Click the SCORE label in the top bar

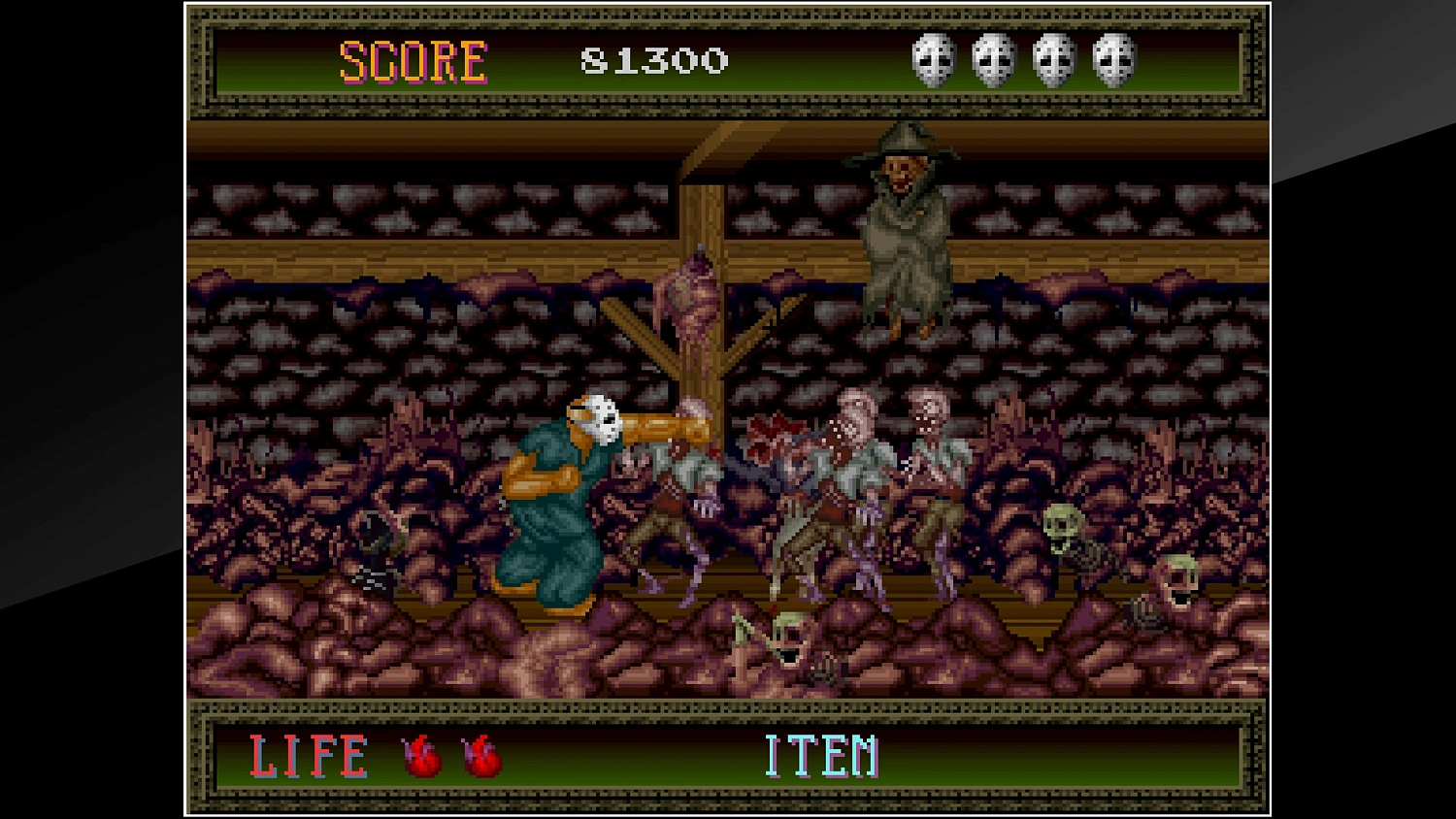click(x=412, y=61)
